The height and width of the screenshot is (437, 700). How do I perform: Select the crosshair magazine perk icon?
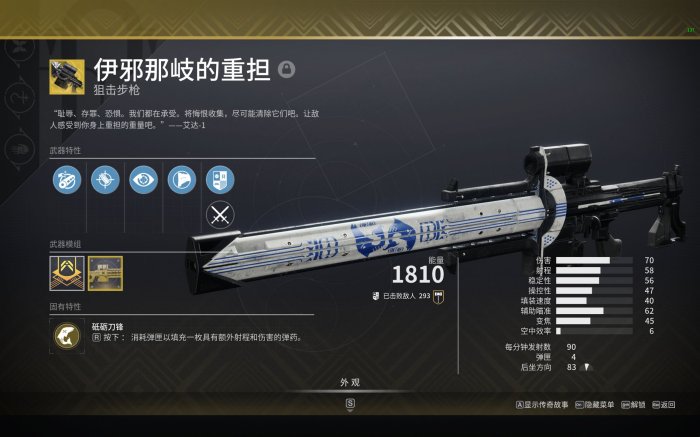(105, 179)
